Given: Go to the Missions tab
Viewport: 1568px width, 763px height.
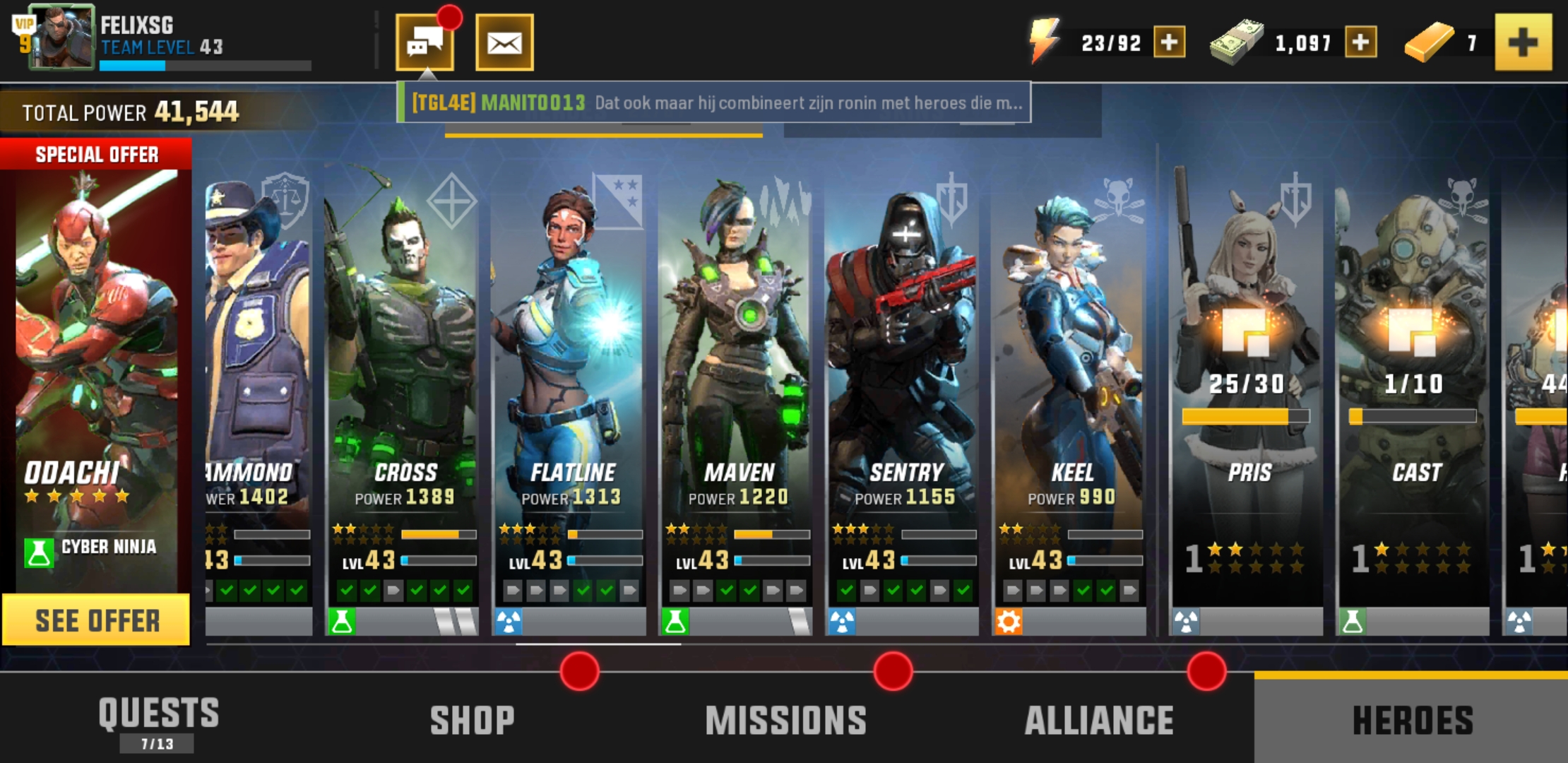Looking at the screenshot, I should [x=785, y=719].
